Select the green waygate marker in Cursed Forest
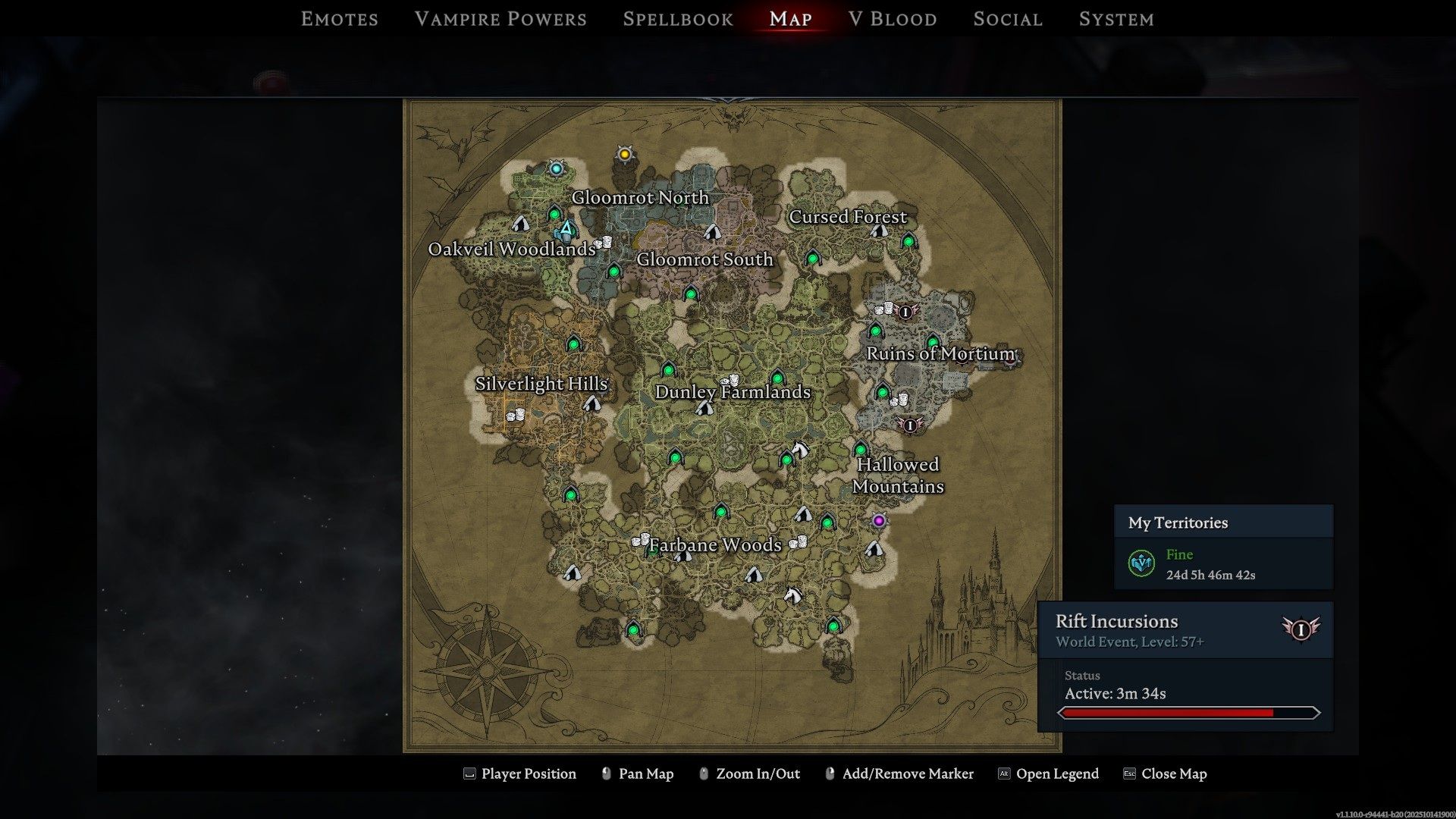The width and height of the screenshot is (1456, 819). coord(908,241)
